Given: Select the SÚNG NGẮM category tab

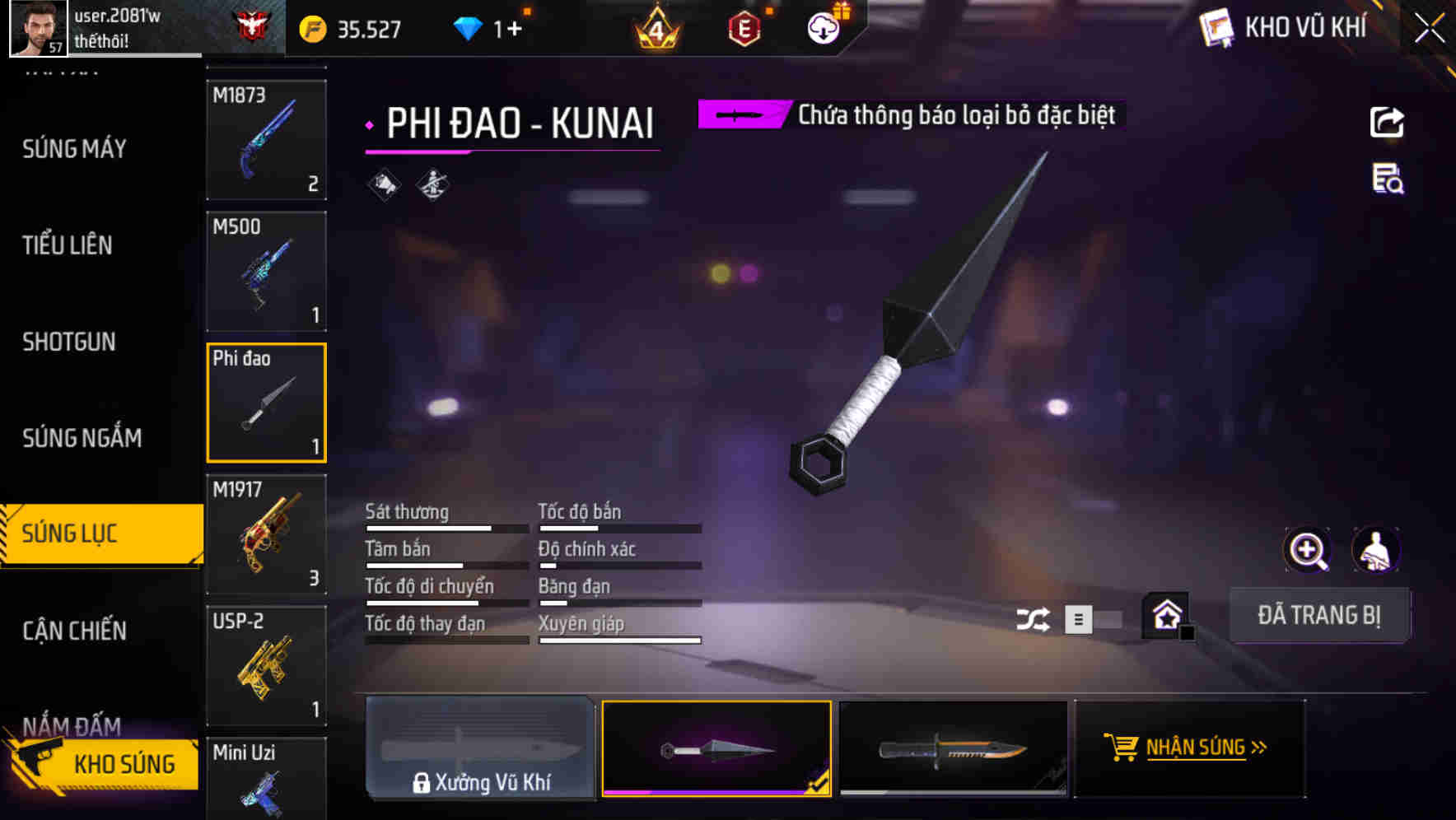Looking at the screenshot, I should [82, 437].
